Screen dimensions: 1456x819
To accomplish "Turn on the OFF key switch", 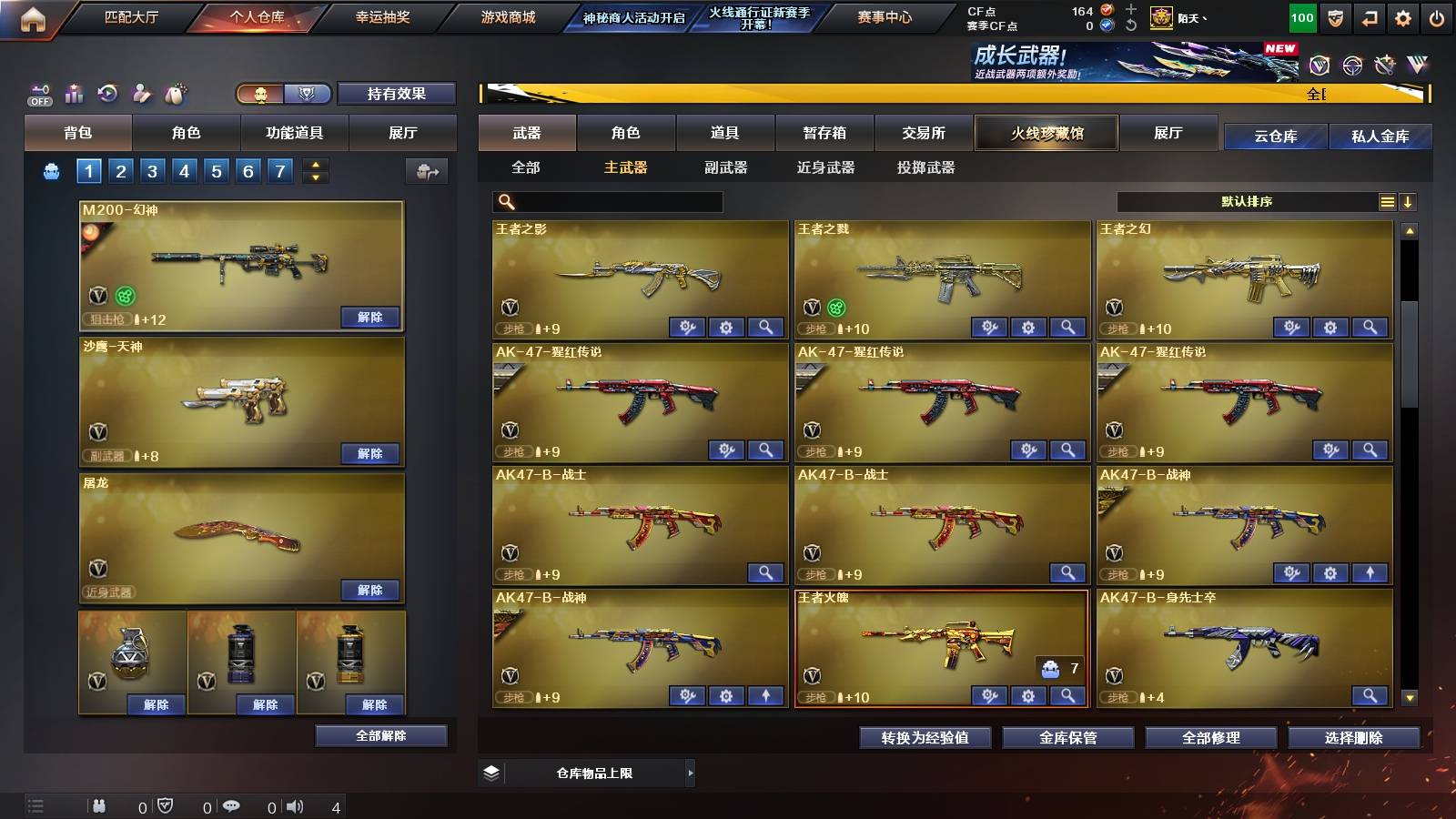I will [x=38, y=94].
